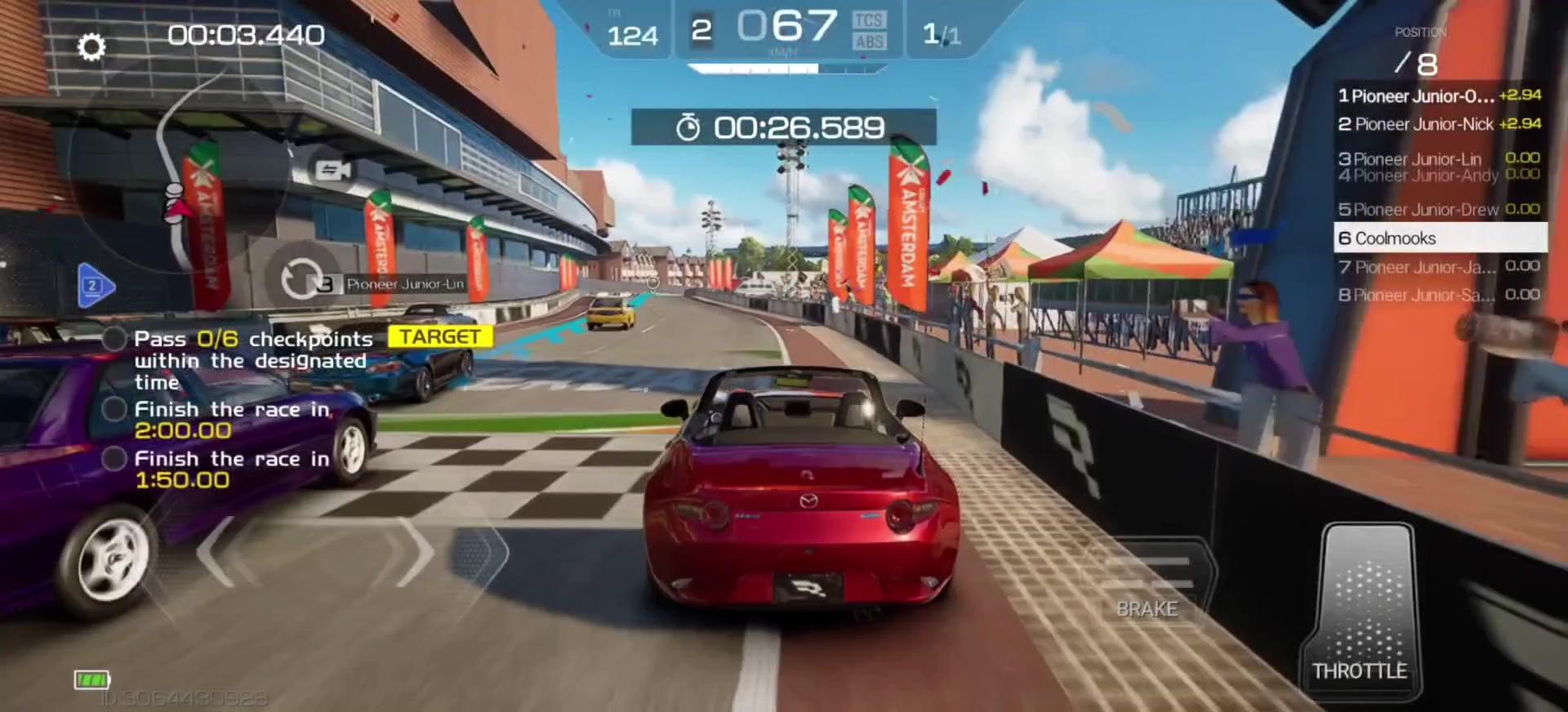The height and width of the screenshot is (712, 1568).
Task: Toggle the ABS indicator
Action: pyautogui.click(x=869, y=42)
